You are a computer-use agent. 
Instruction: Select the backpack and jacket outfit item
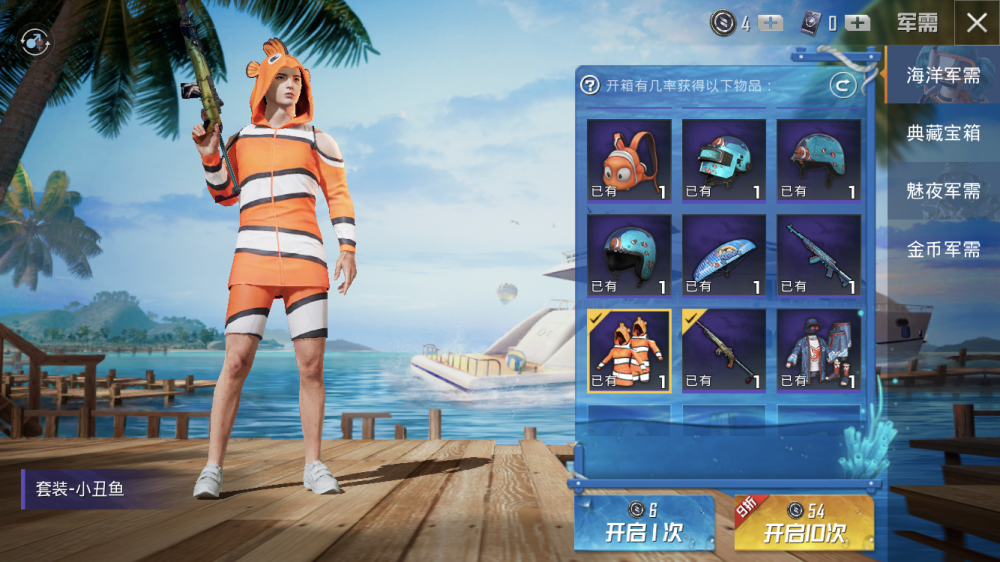coord(818,350)
